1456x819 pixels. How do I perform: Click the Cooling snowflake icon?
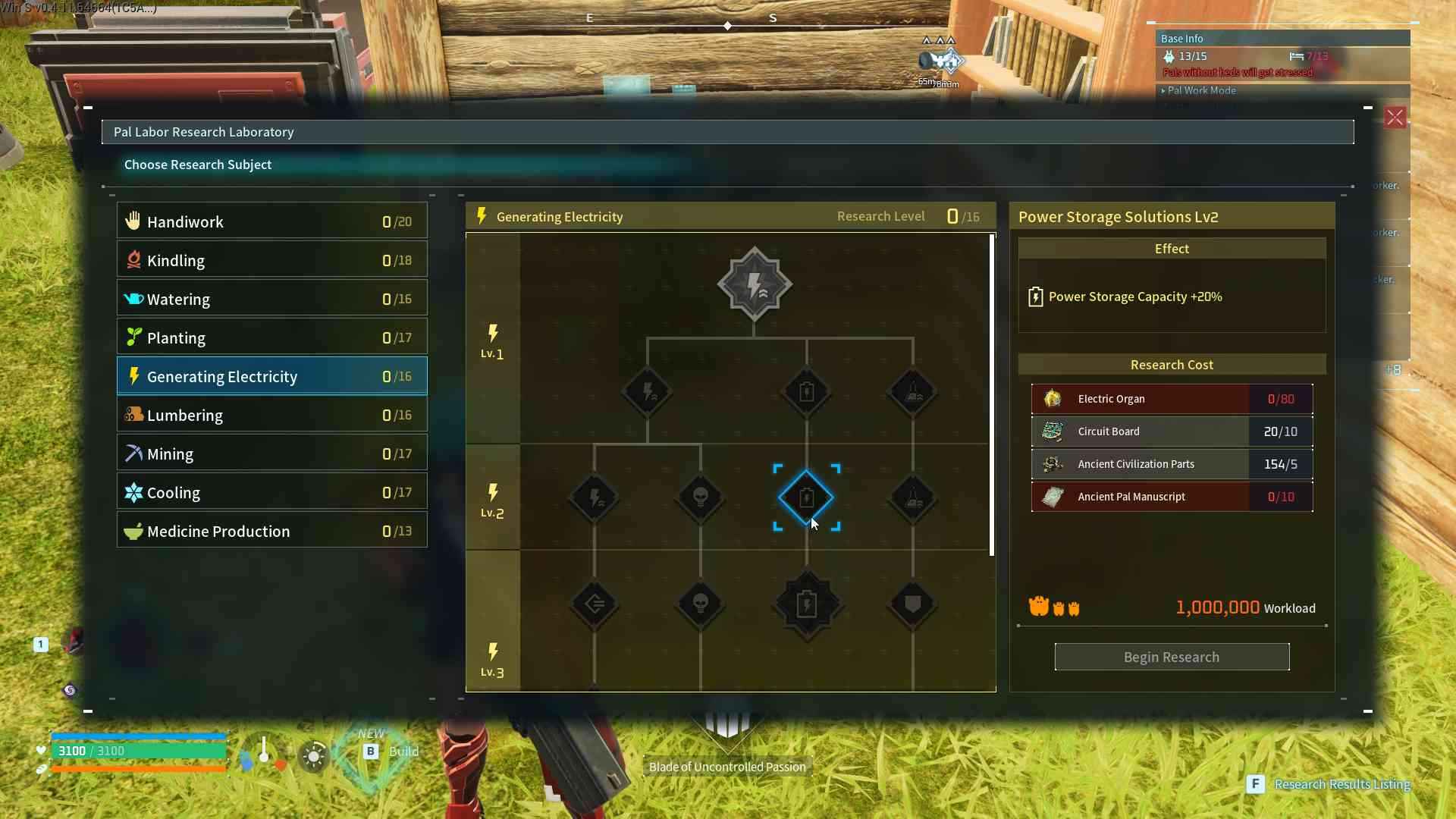point(133,491)
